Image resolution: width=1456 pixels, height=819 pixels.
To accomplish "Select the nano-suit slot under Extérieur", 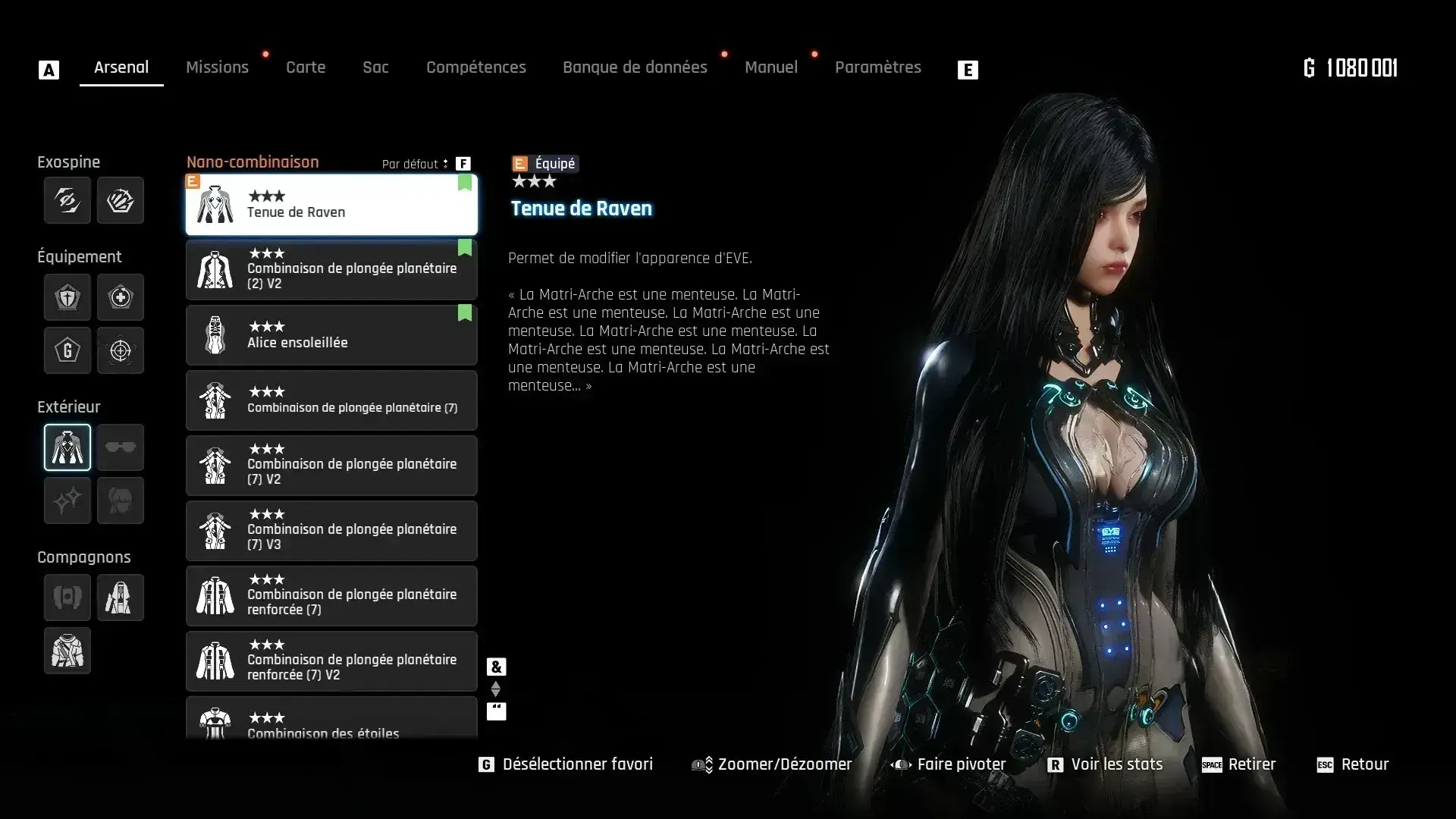I will (x=67, y=447).
